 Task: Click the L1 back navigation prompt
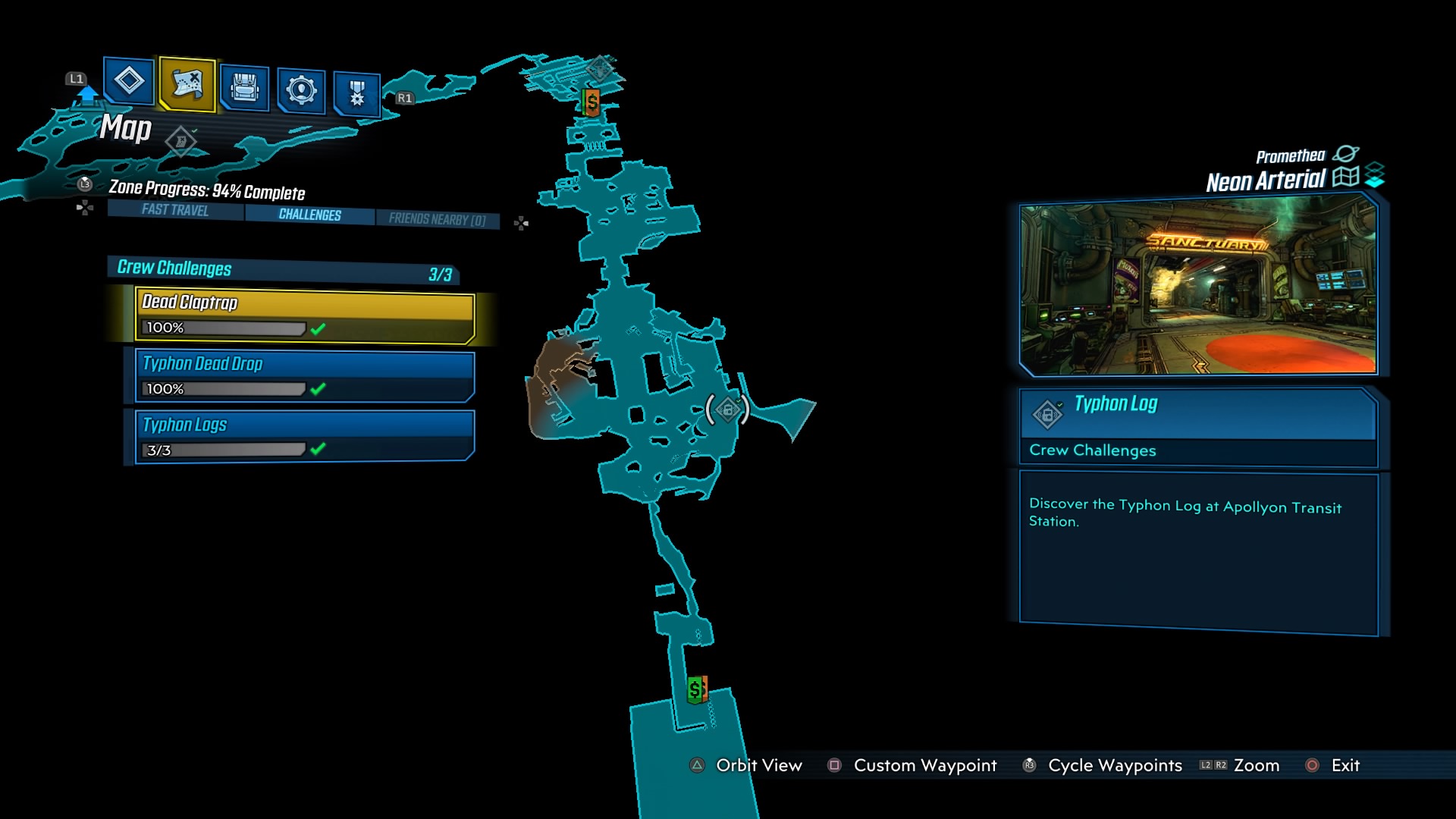pyautogui.click(x=75, y=77)
